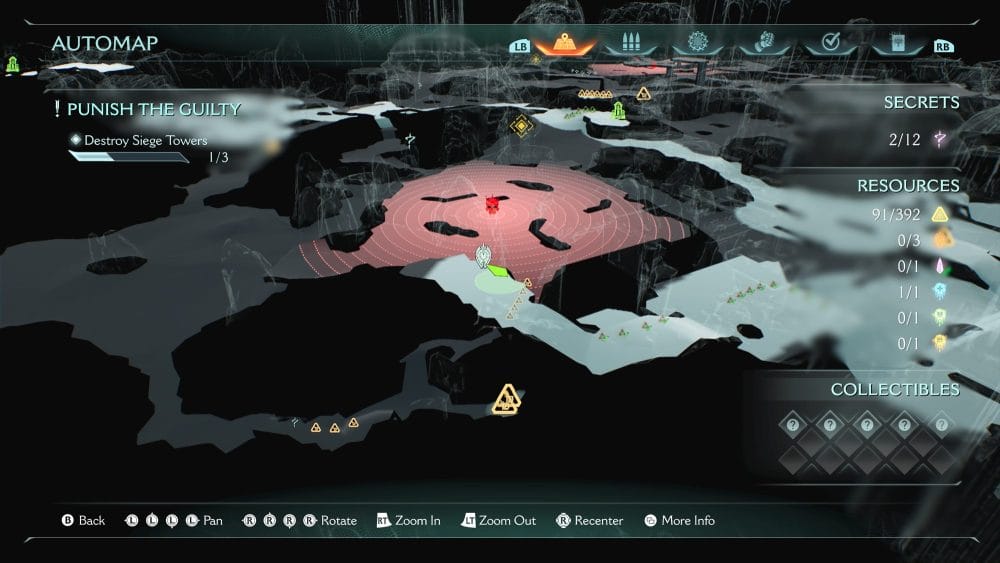Select the large gold triangle map marker
1000x563 pixels.
[x=507, y=399]
